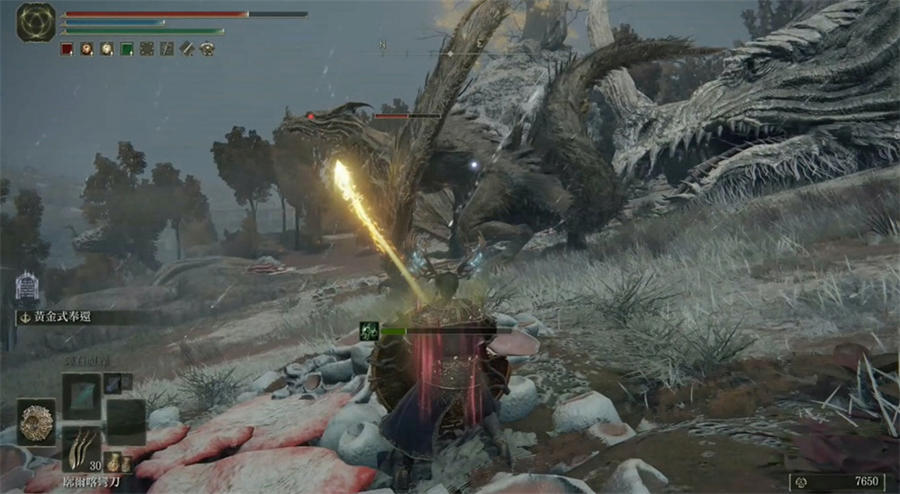Select the green square status buff icon
The image size is (900, 494).
(127, 48)
